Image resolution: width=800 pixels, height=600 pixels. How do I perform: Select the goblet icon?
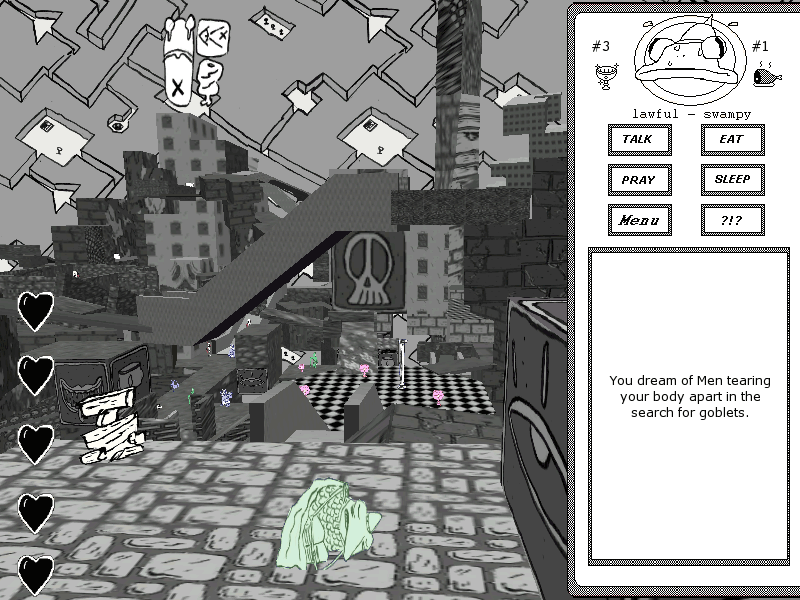603,75
